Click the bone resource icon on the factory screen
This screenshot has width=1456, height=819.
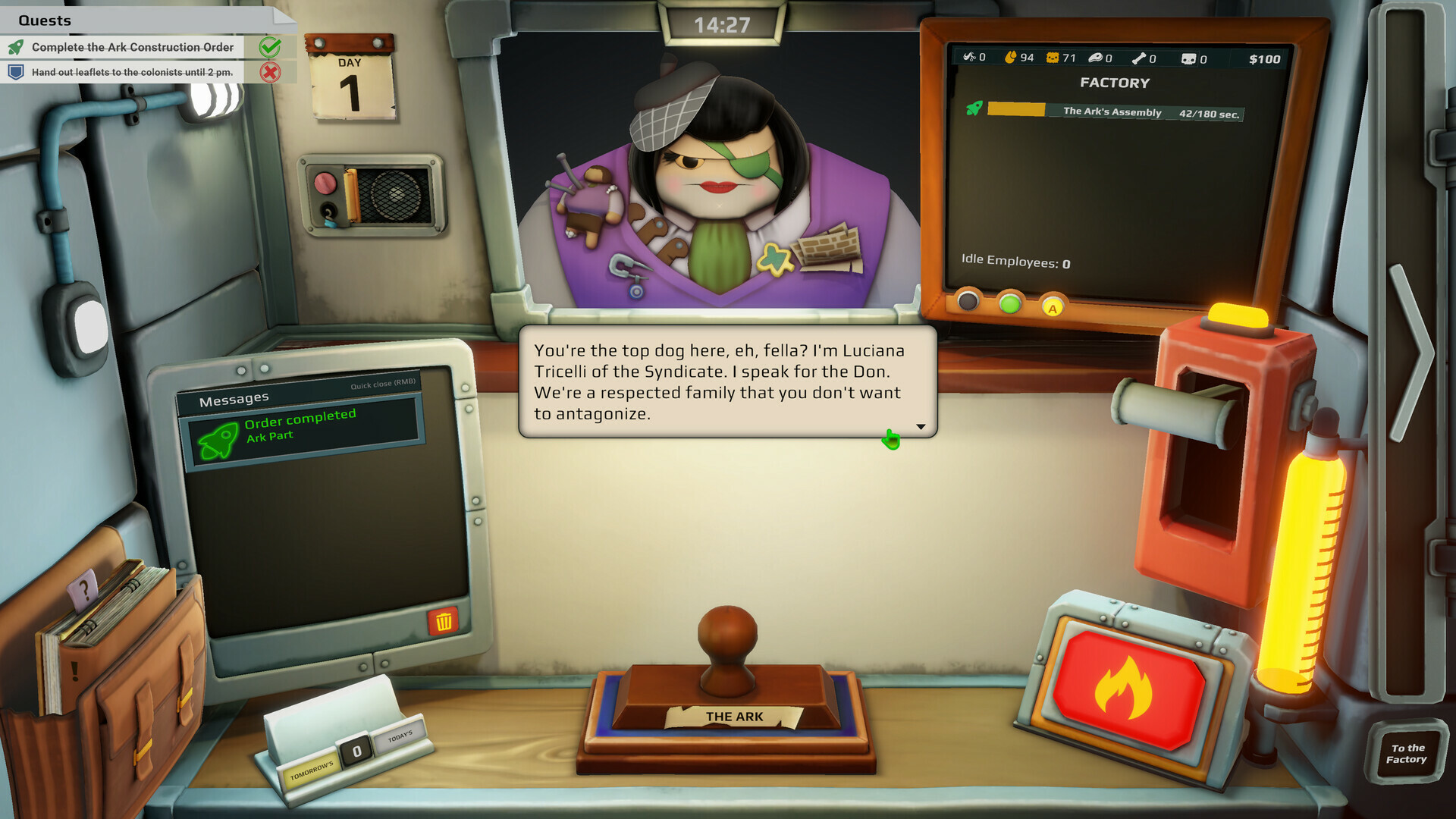[1139, 58]
